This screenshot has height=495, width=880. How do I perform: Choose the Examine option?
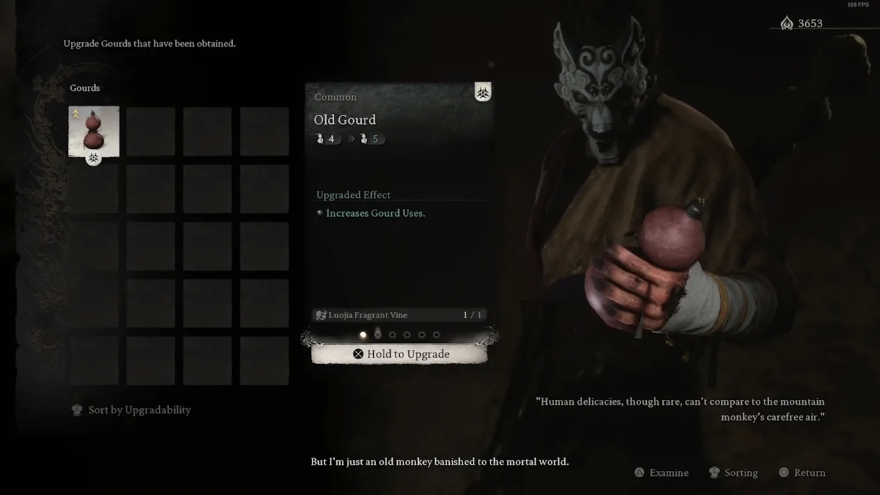click(662, 473)
